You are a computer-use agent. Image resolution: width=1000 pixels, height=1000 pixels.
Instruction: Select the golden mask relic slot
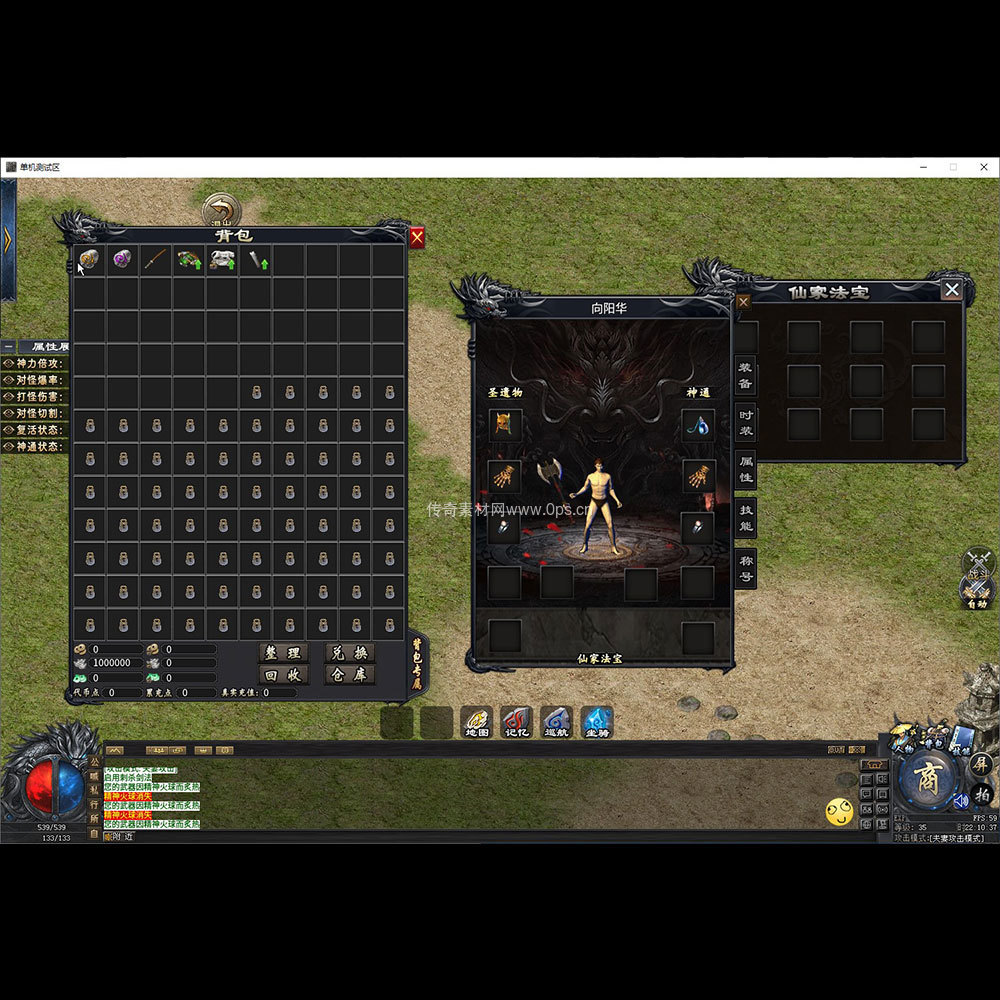[506, 424]
